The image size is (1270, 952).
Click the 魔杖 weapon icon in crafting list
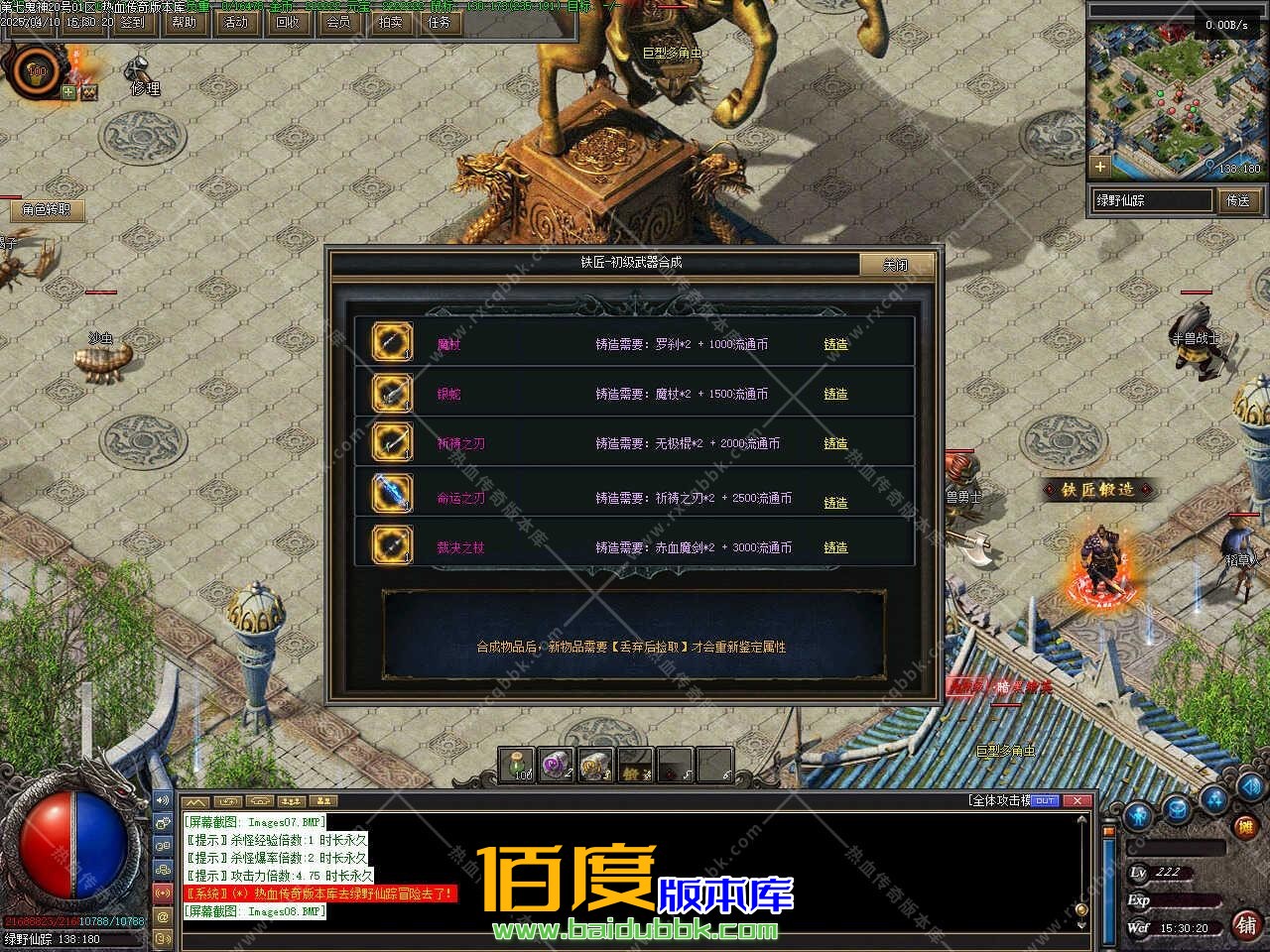pos(391,342)
